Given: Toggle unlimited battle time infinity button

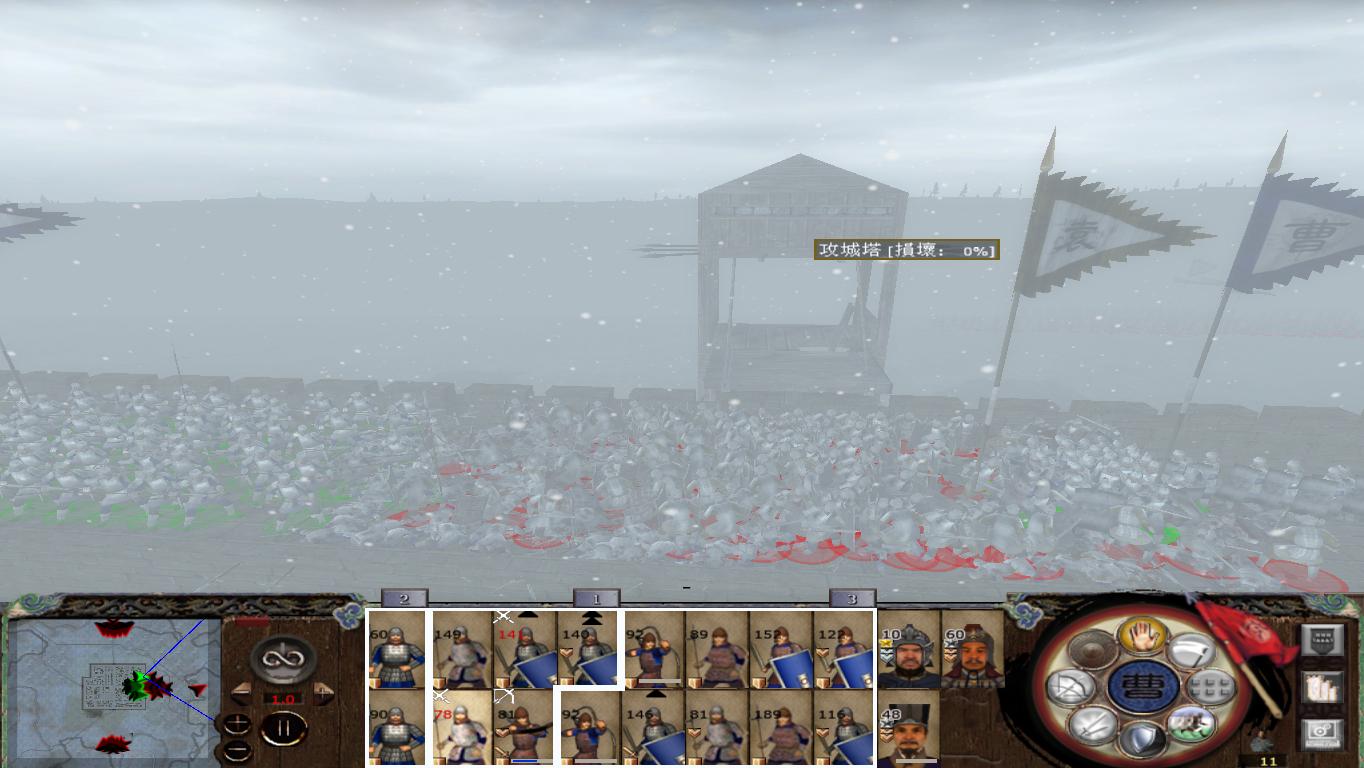Looking at the screenshot, I should 283,658.
